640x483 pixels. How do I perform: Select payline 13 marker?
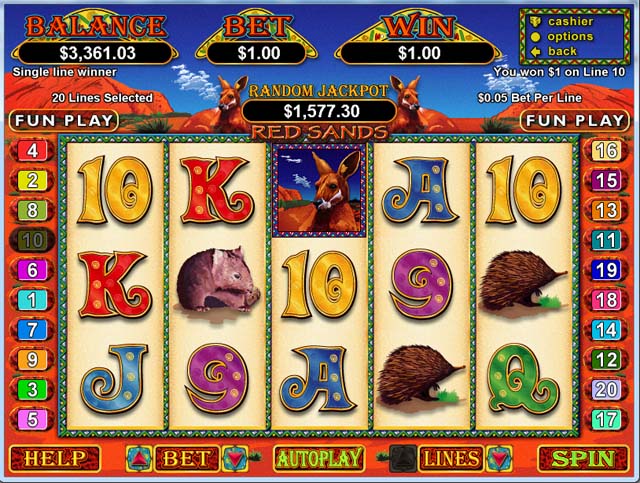[606, 211]
